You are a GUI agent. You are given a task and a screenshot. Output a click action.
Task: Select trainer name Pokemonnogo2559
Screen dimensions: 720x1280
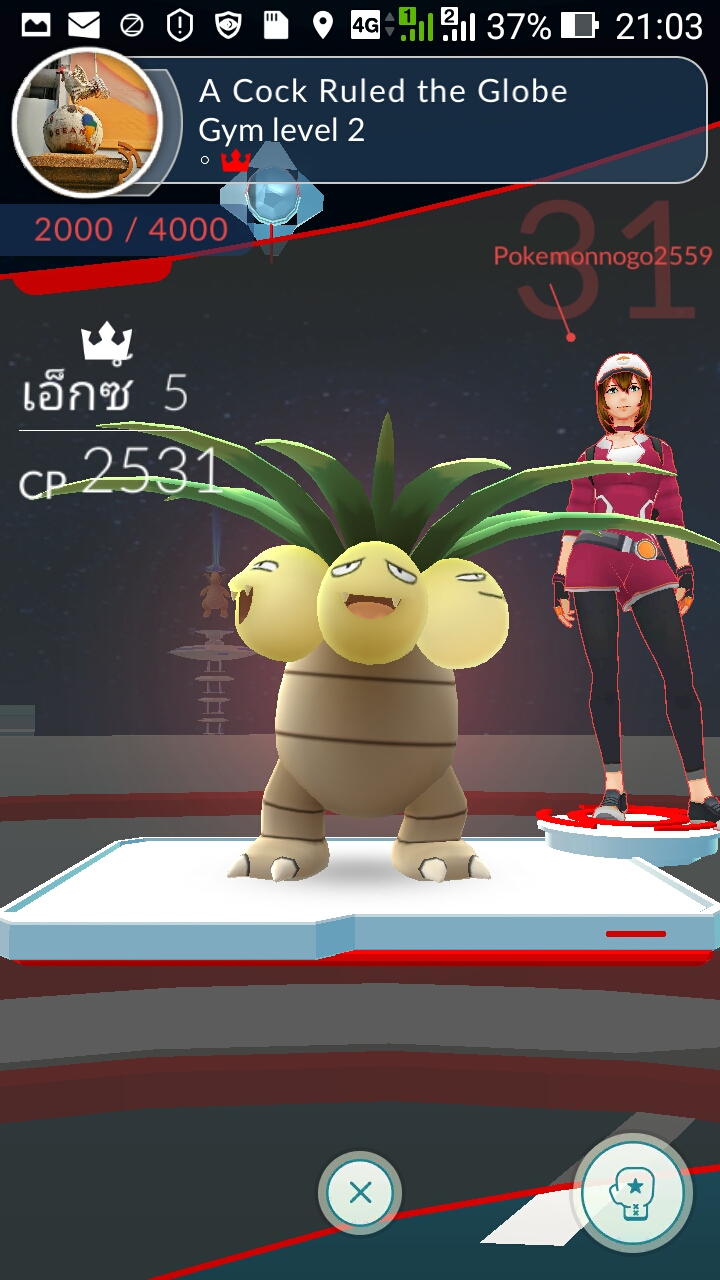tap(602, 256)
